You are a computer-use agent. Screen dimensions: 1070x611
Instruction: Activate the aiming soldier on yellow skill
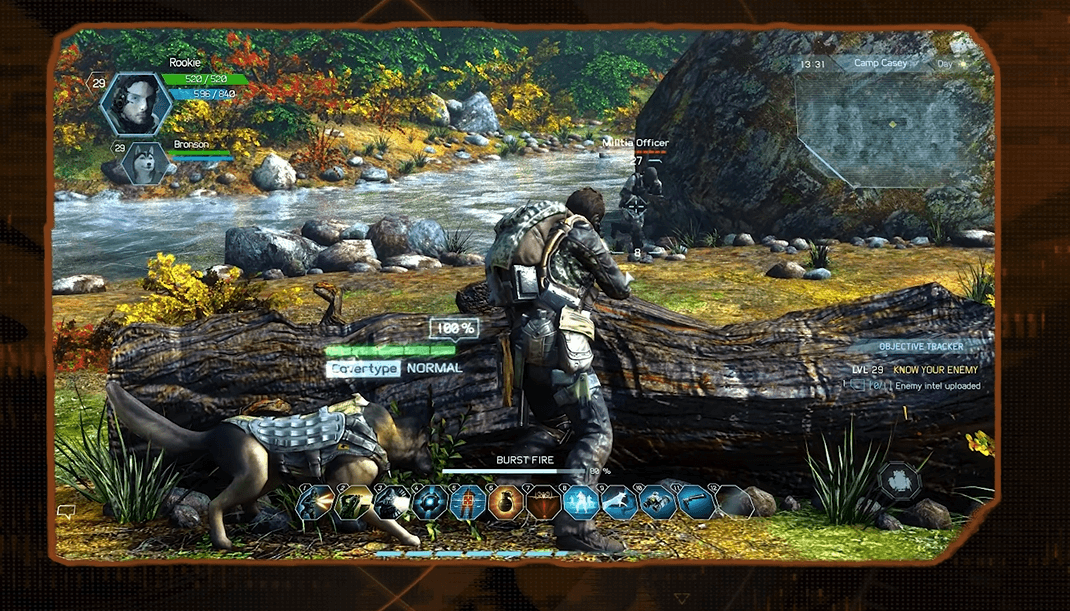(354, 501)
